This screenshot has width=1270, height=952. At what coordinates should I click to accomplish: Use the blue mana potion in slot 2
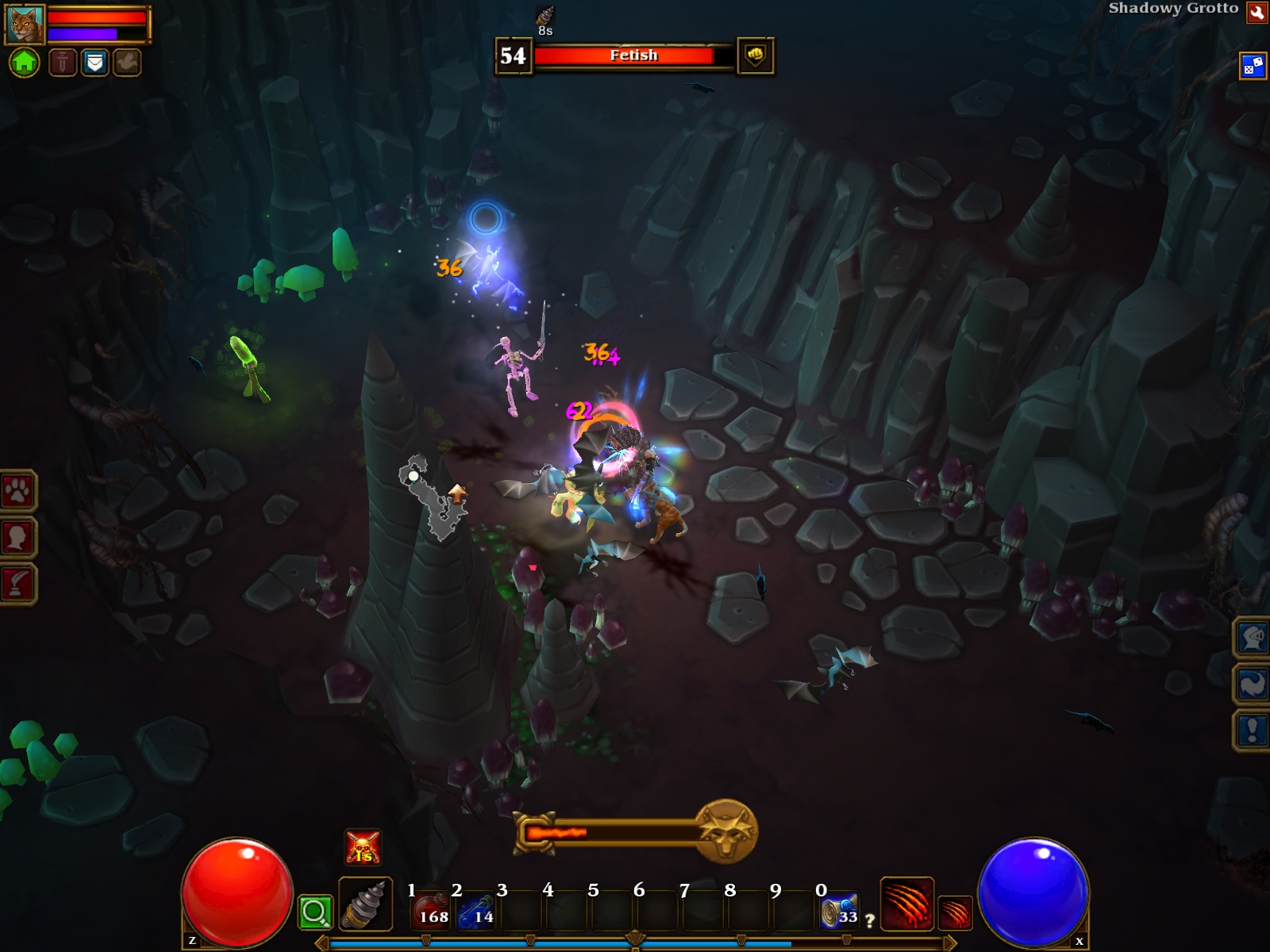(477, 911)
